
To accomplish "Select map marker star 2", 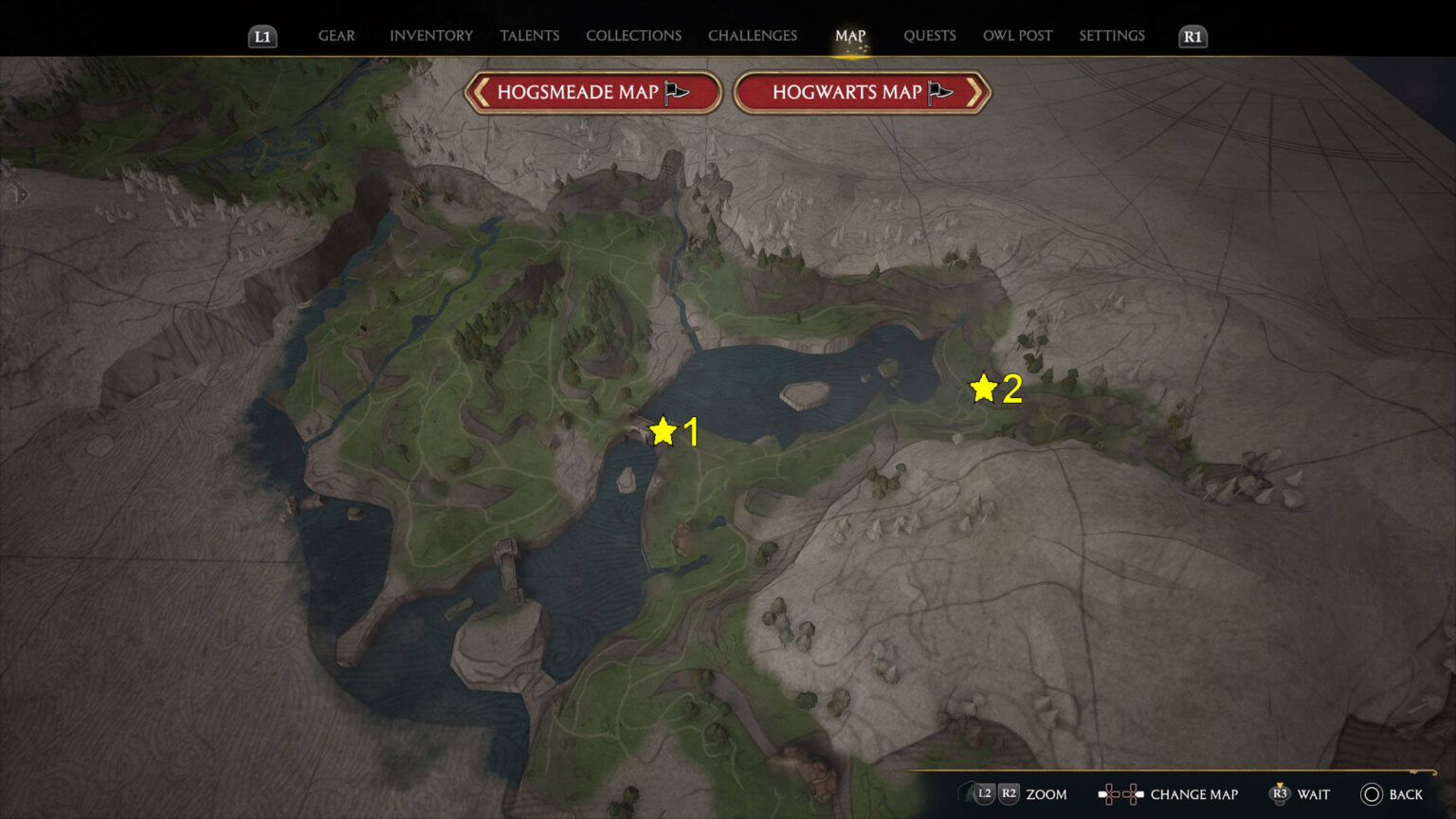I will [982, 387].
